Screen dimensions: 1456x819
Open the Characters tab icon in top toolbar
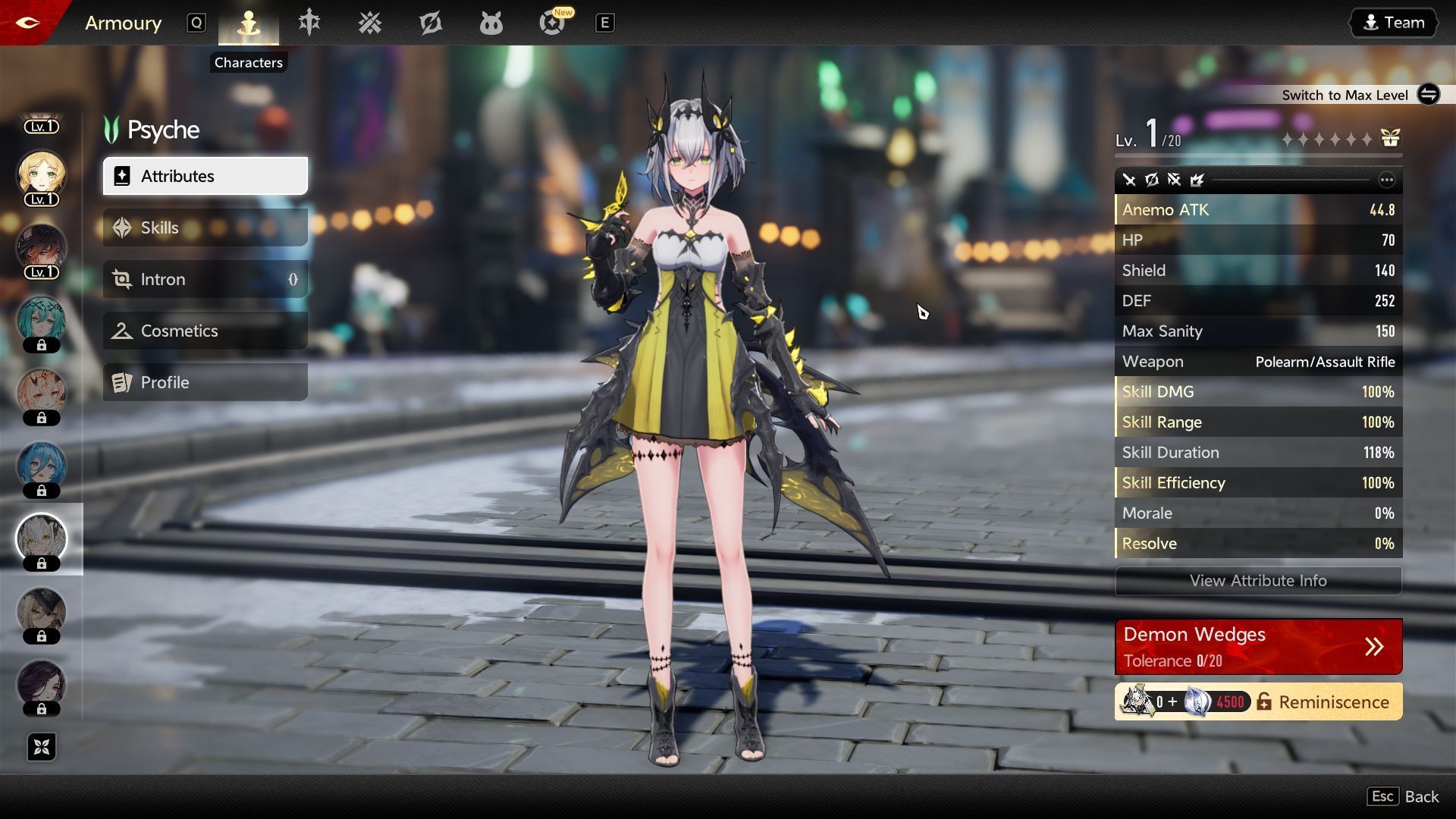click(248, 23)
